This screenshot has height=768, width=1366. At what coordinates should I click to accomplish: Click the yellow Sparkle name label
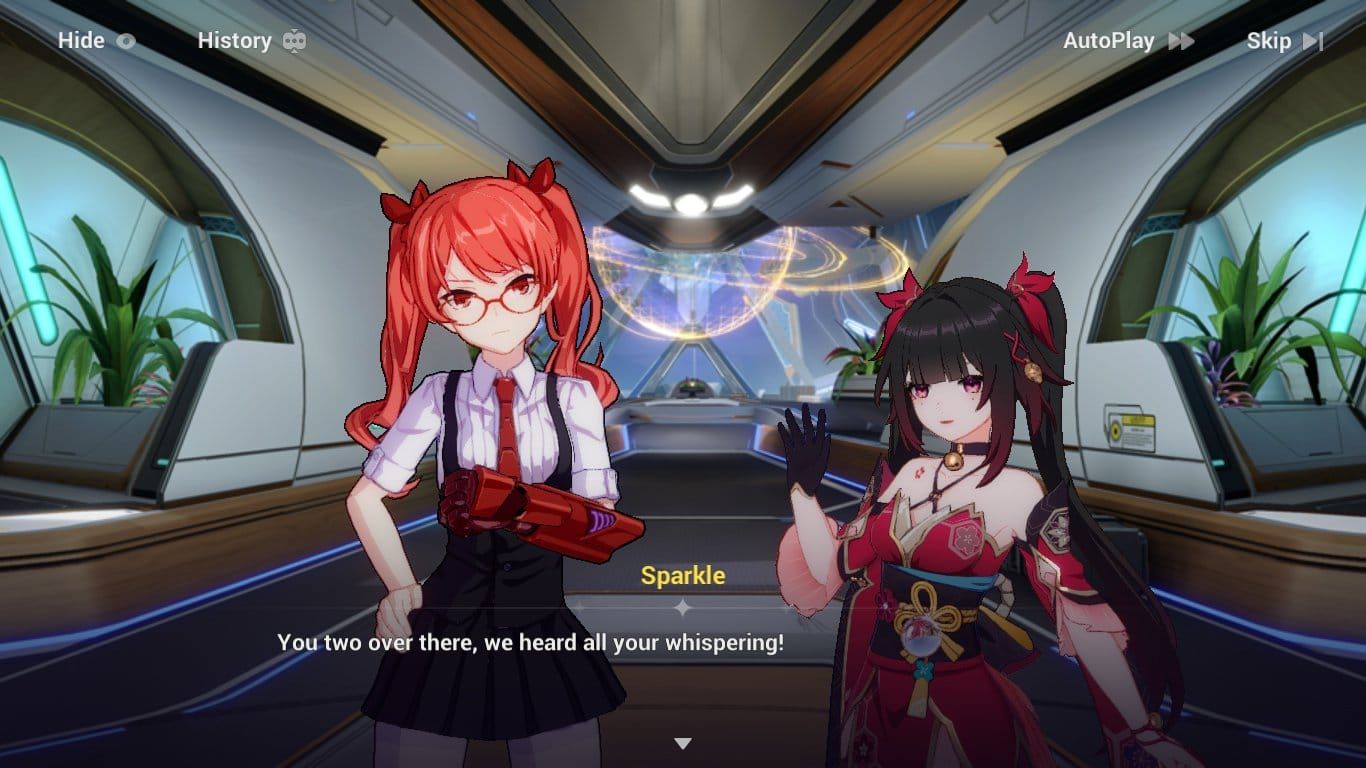click(683, 575)
